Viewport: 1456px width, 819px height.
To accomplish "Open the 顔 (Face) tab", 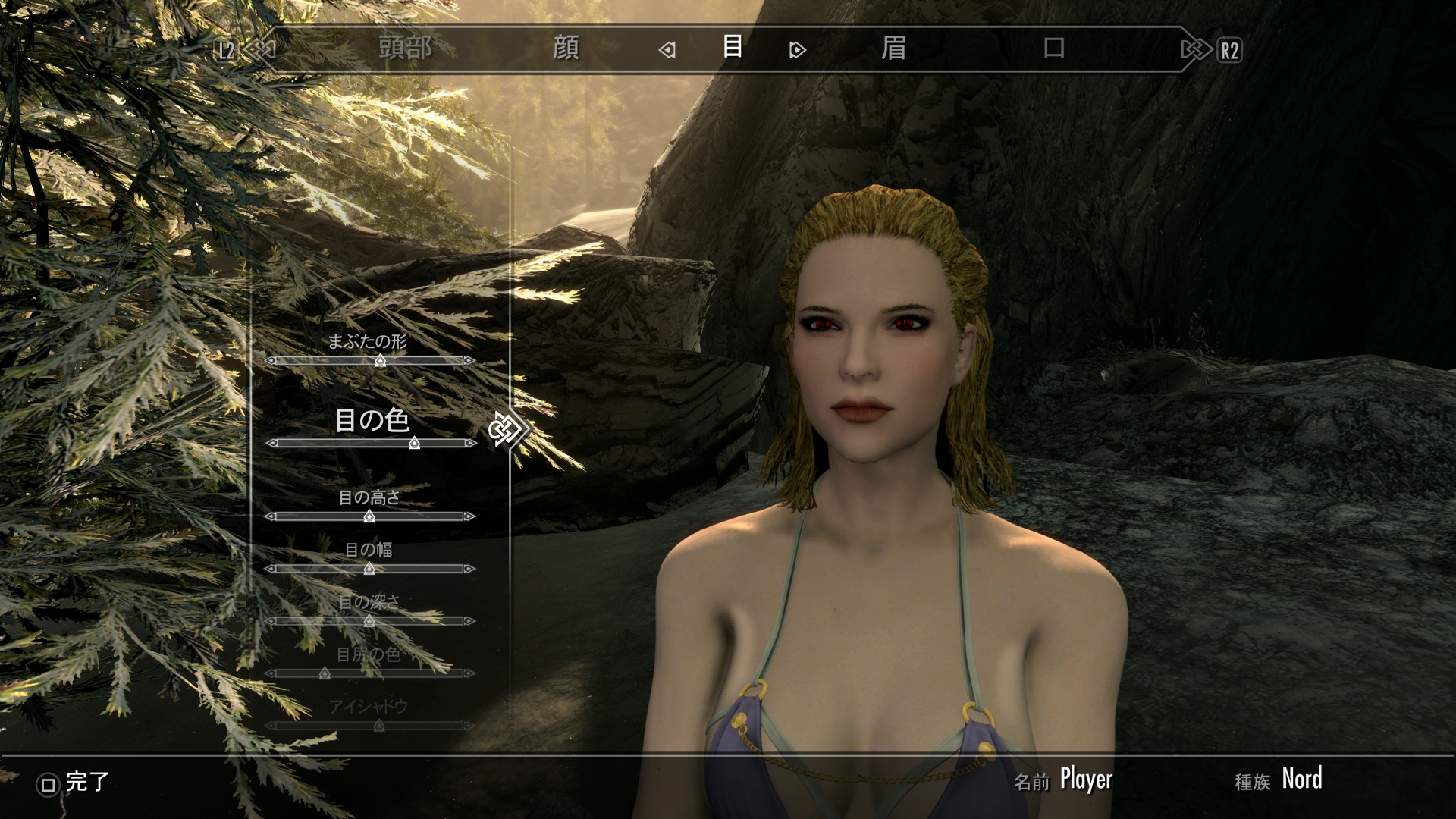I will pos(566,49).
